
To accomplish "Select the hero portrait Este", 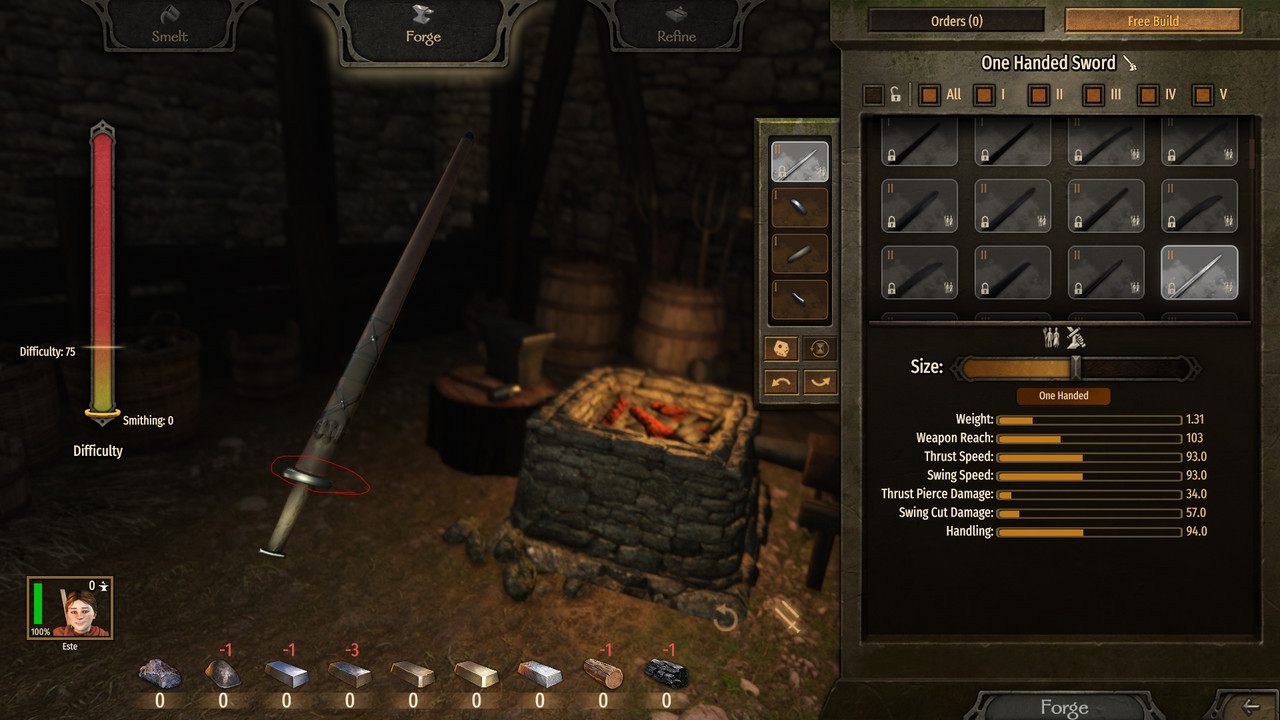I will (x=70, y=608).
